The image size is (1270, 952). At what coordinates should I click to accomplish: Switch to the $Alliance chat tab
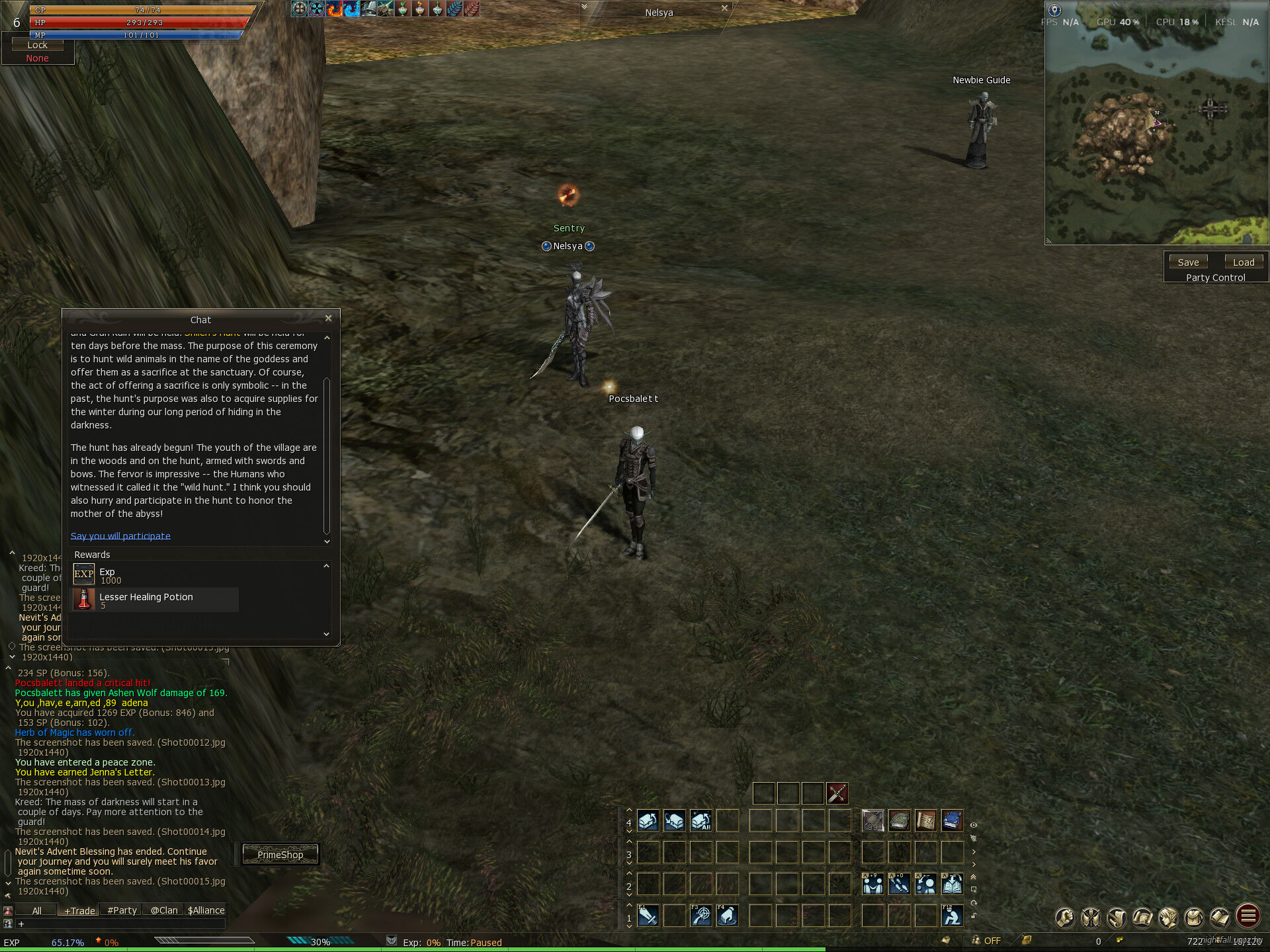[206, 910]
